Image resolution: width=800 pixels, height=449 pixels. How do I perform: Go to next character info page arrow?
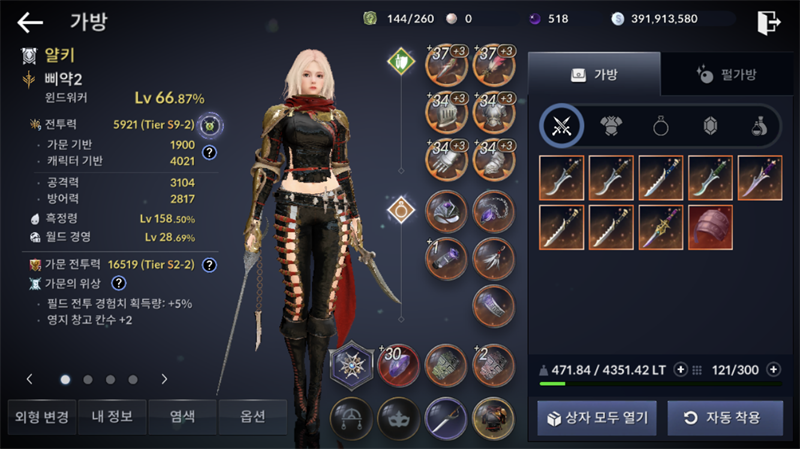tap(164, 380)
